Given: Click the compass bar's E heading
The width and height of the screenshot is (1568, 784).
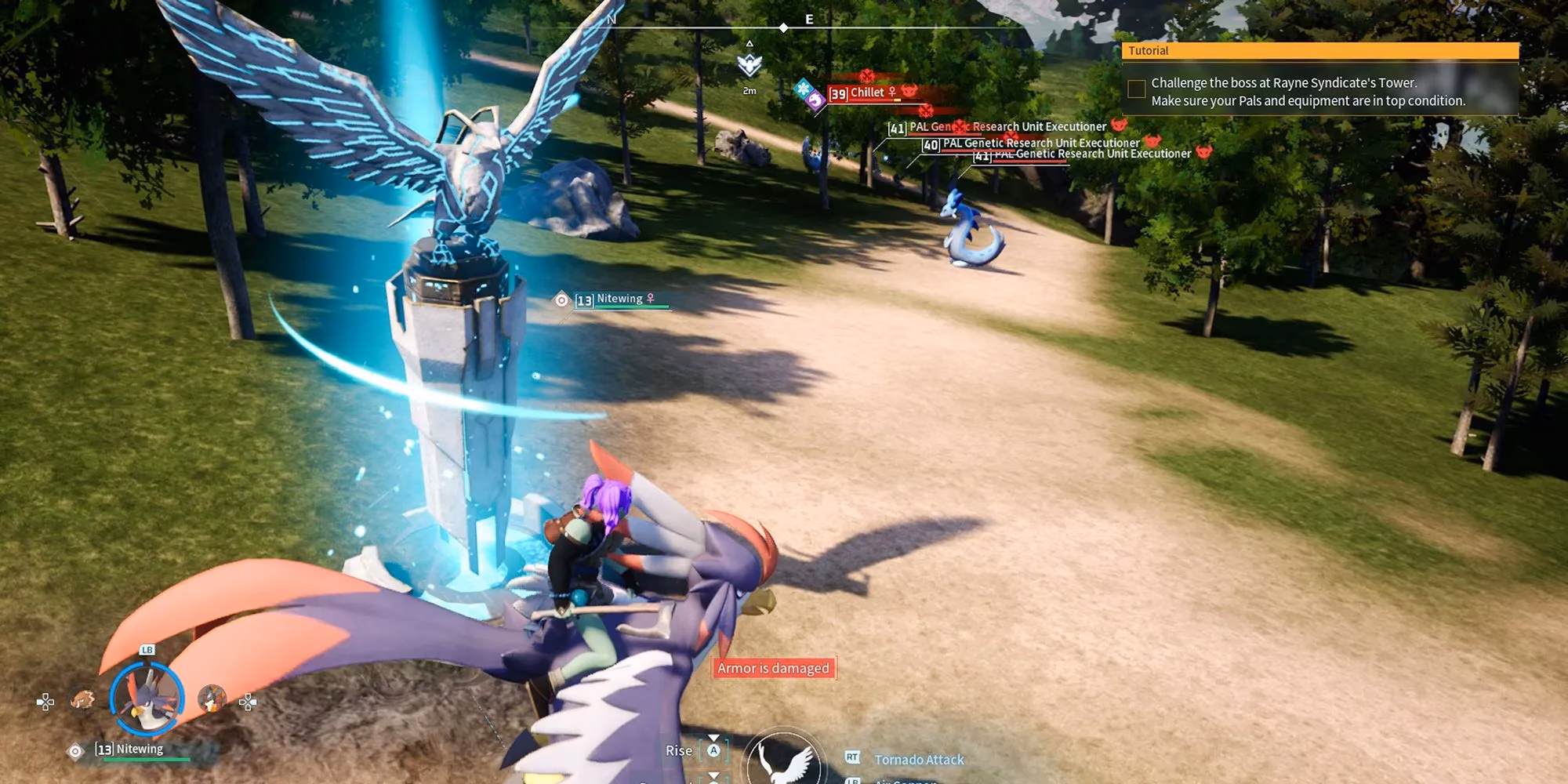Looking at the screenshot, I should point(809,20).
